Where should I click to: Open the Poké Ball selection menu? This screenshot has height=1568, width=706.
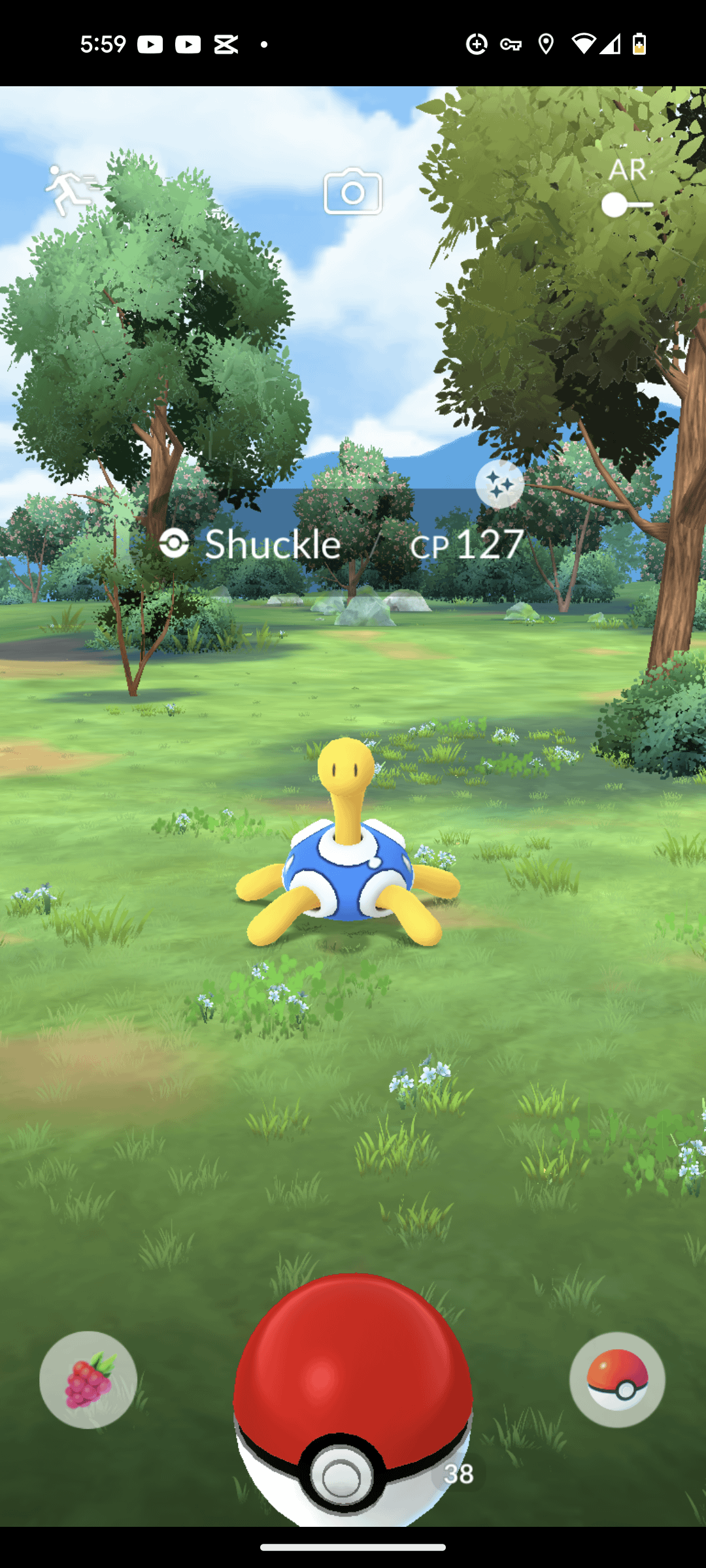pyautogui.click(x=617, y=1380)
